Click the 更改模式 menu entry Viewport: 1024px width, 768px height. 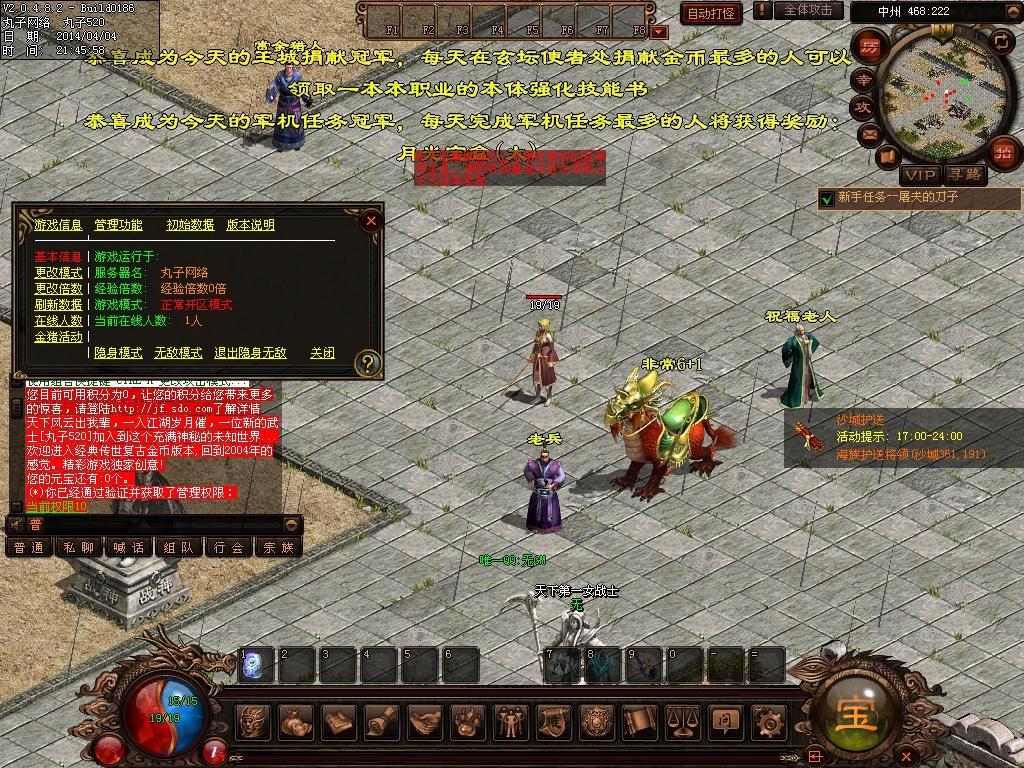point(58,273)
